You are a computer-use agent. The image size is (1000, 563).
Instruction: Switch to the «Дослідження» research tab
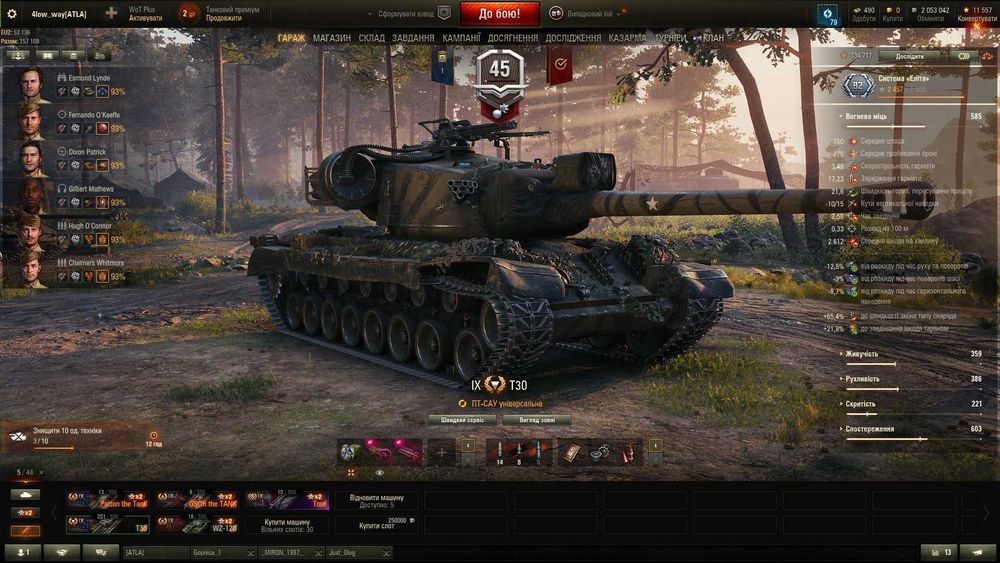click(573, 38)
